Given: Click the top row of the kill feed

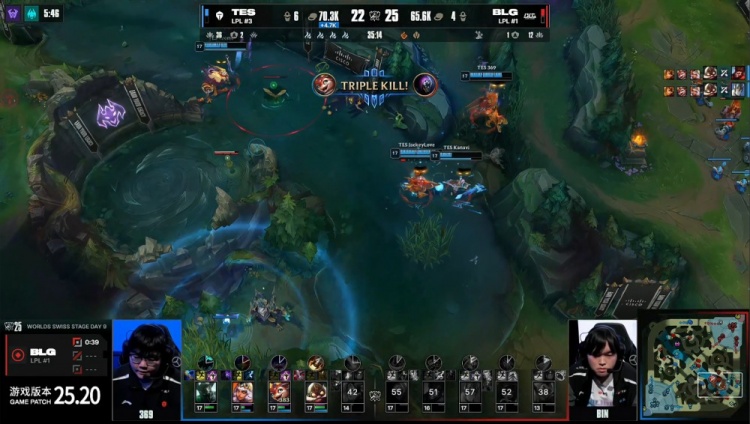Looking at the screenshot, I should pyautogui.click(x=705, y=74).
